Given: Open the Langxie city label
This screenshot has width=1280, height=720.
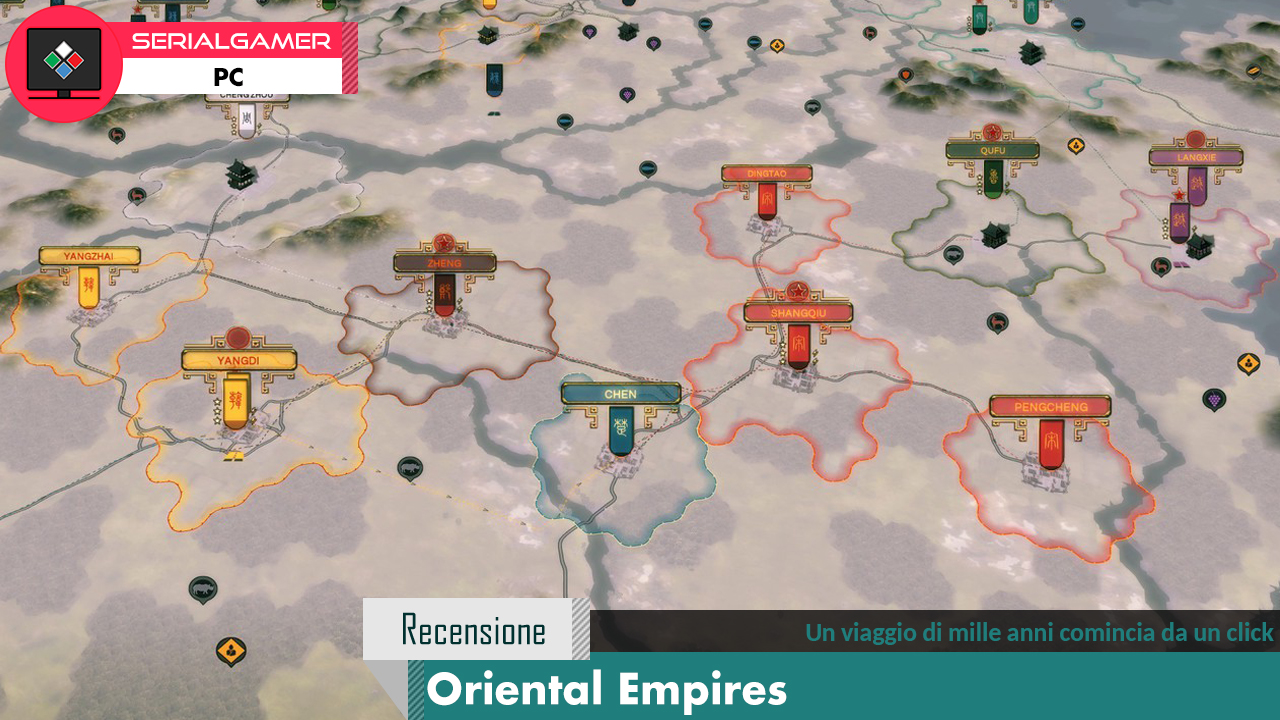Looking at the screenshot, I should coord(1195,157).
